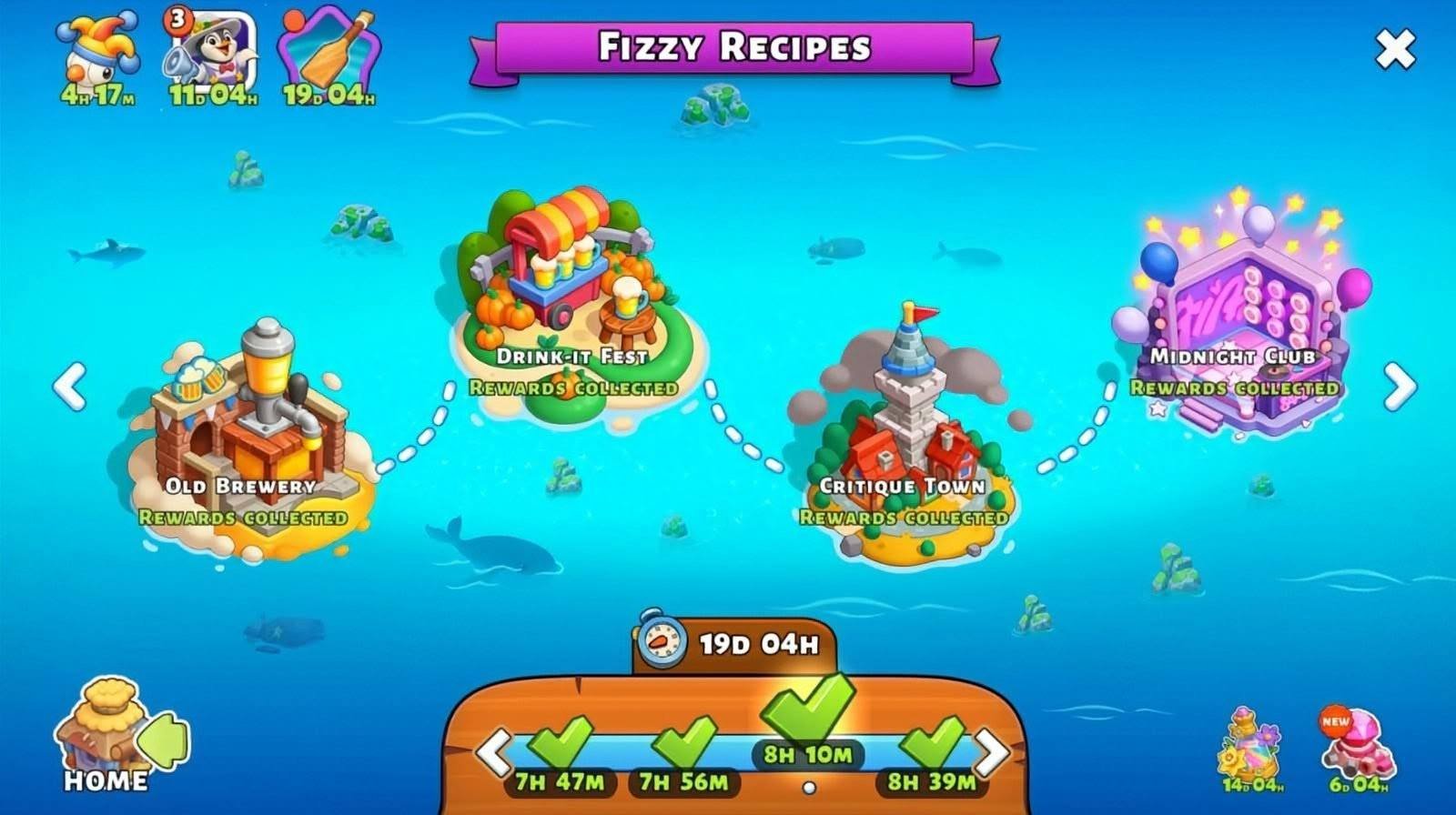
Task: Page the stage bar right
Action: tap(991, 751)
